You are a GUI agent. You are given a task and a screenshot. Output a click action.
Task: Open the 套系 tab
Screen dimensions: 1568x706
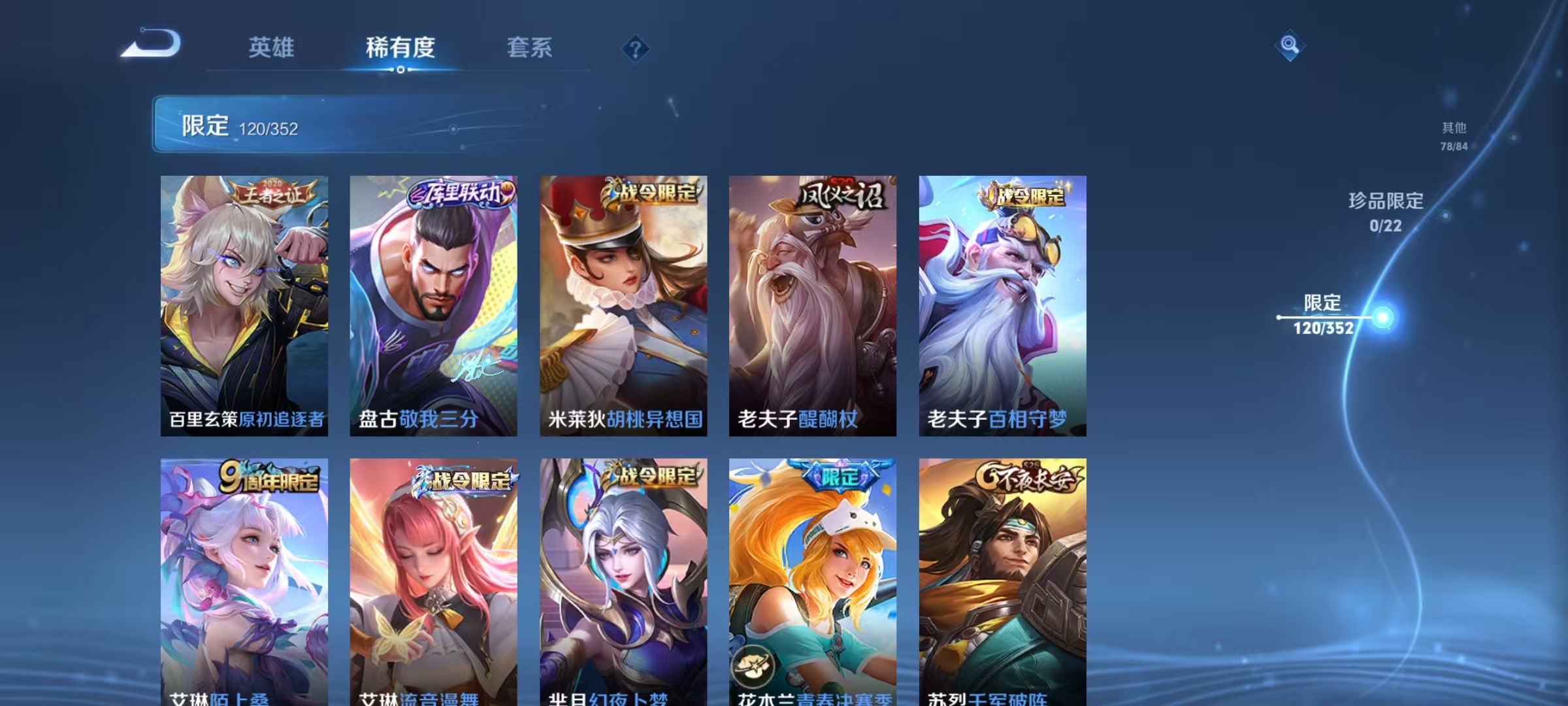click(x=530, y=48)
